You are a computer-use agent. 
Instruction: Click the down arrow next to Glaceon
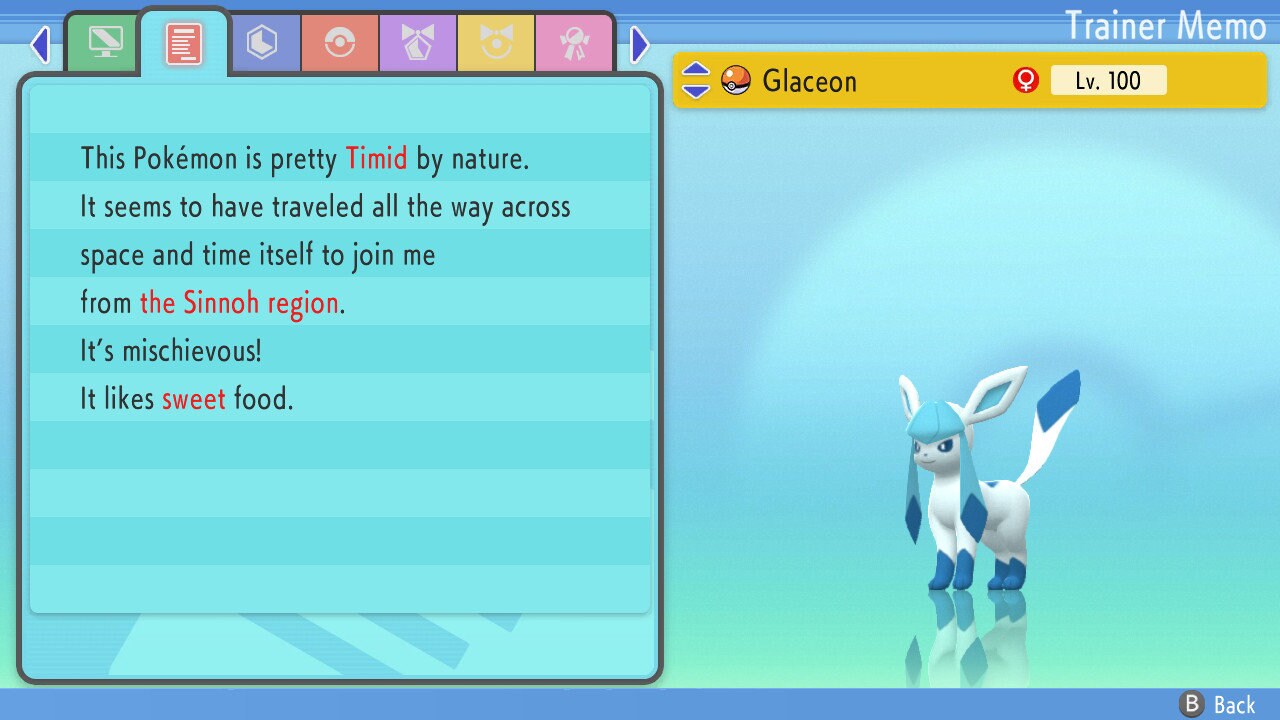coord(696,90)
